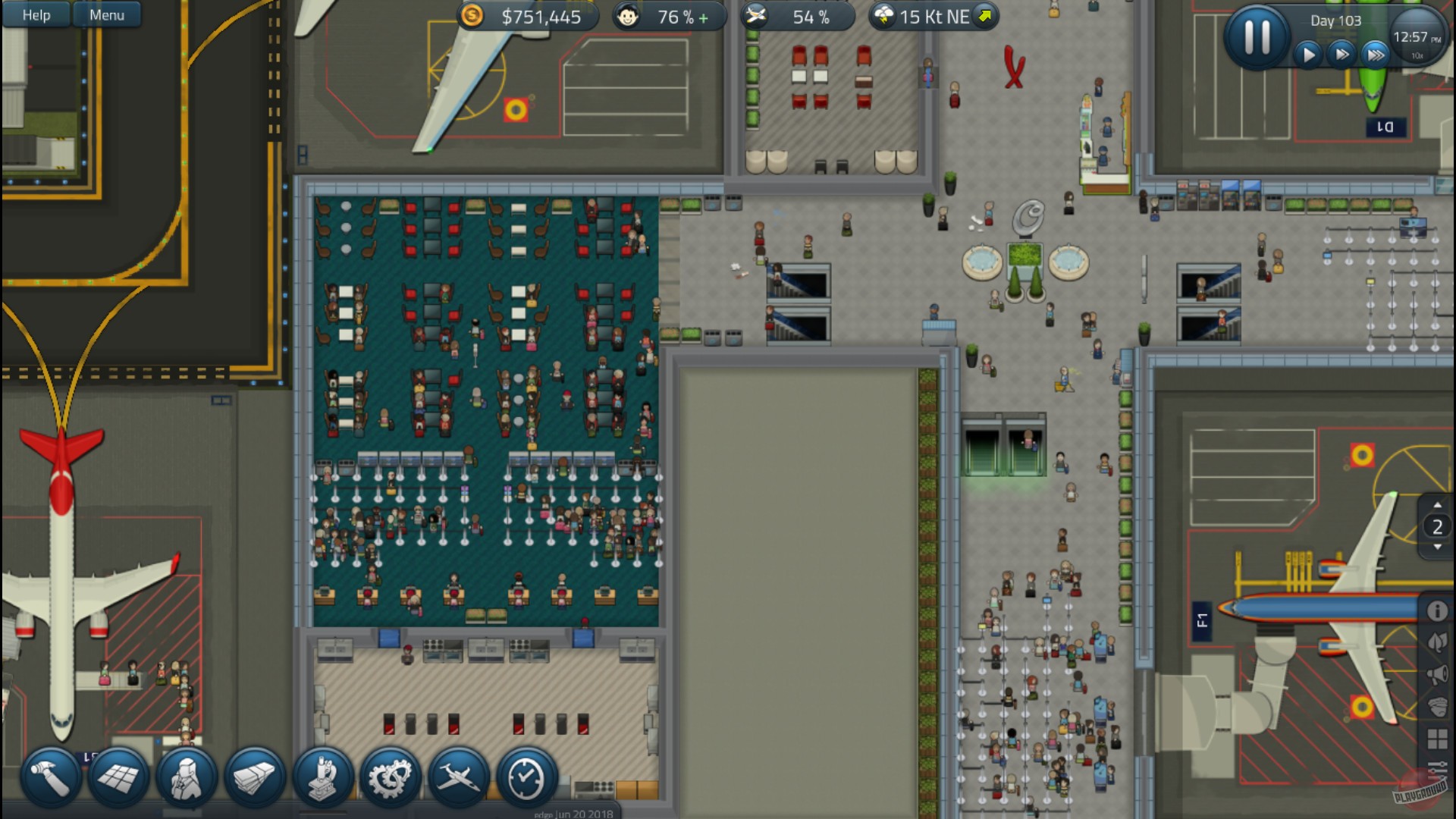
Task: Select the construction hammer tool
Action: coord(50,777)
